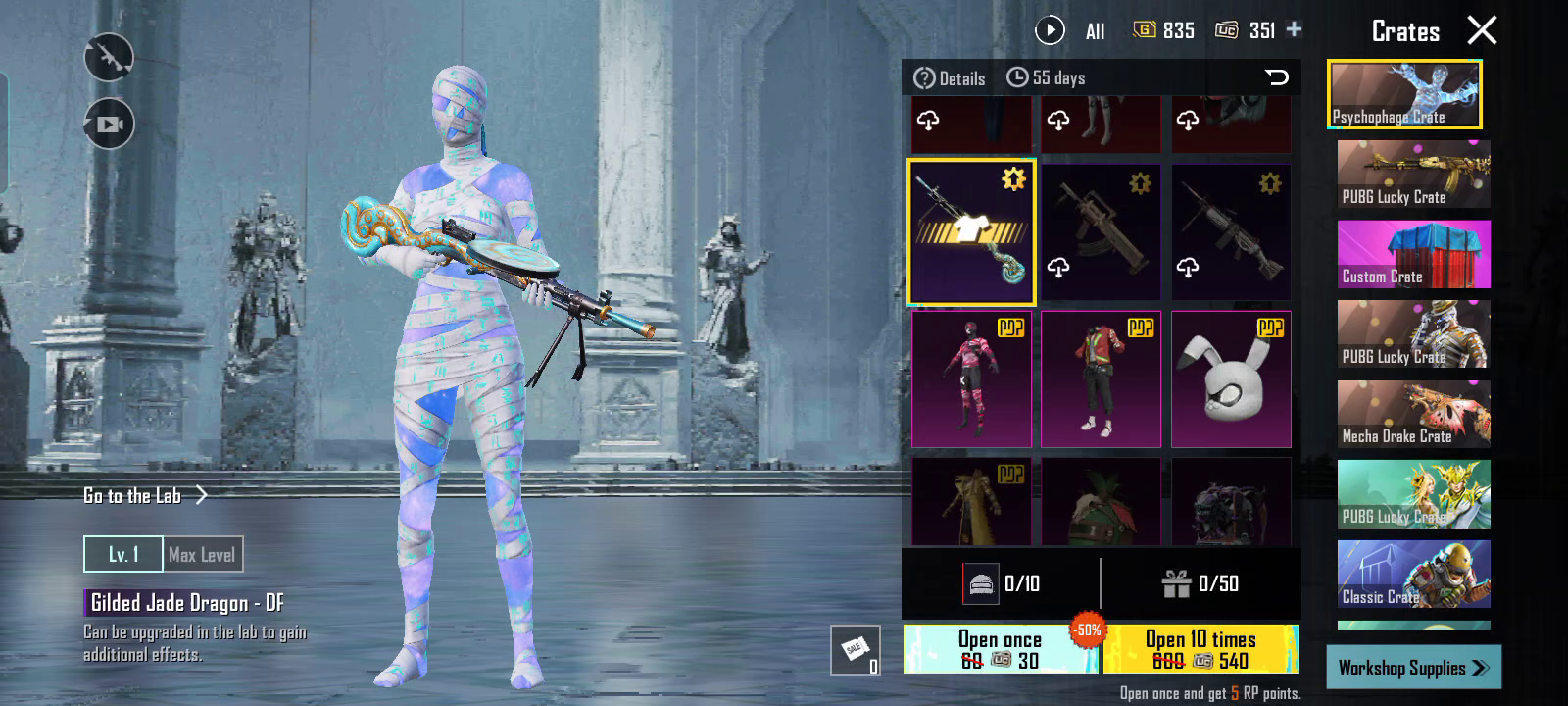Toggle the weapon display icon
The height and width of the screenshot is (706, 1568).
[109, 58]
